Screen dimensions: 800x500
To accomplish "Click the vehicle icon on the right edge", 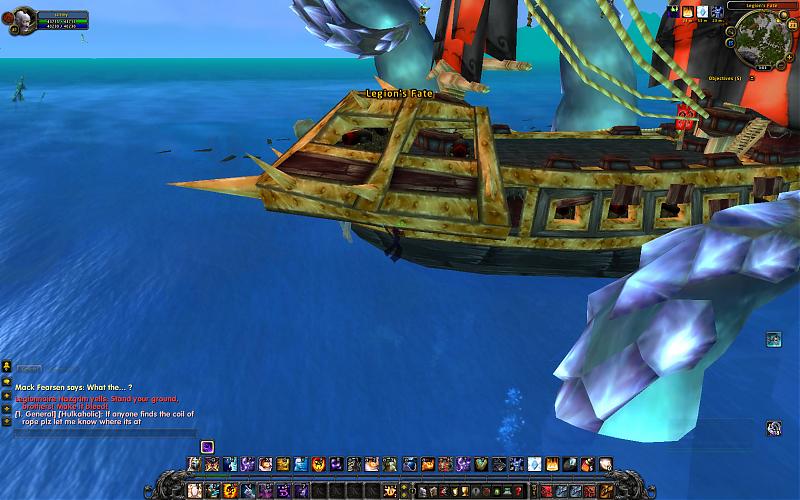I will pos(773,340).
